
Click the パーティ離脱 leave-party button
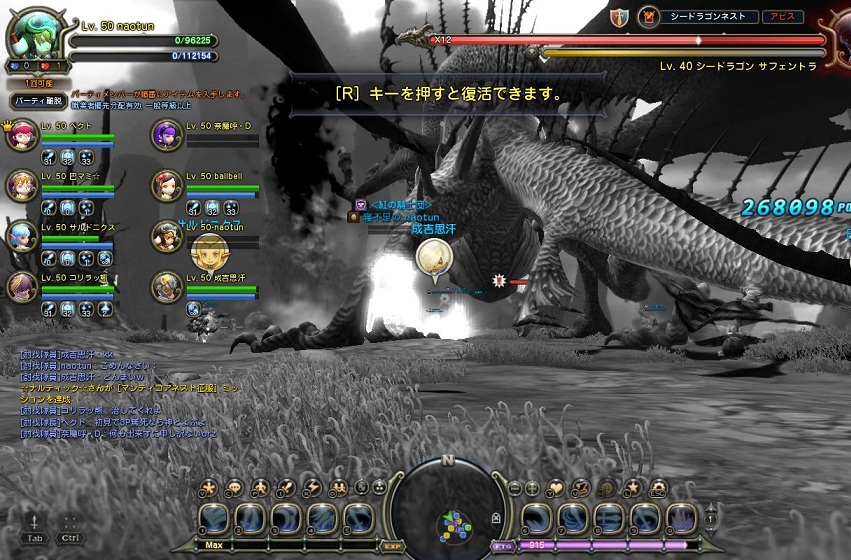(38, 101)
